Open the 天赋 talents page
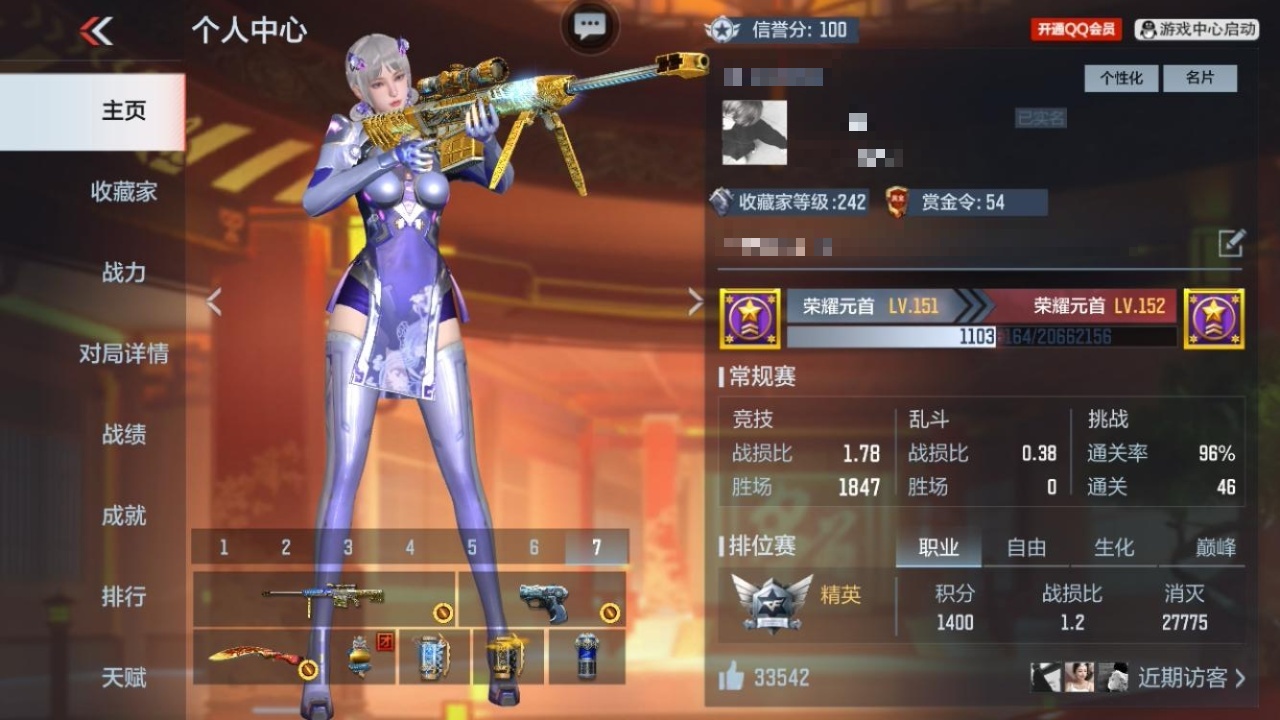 coord(123,677)
